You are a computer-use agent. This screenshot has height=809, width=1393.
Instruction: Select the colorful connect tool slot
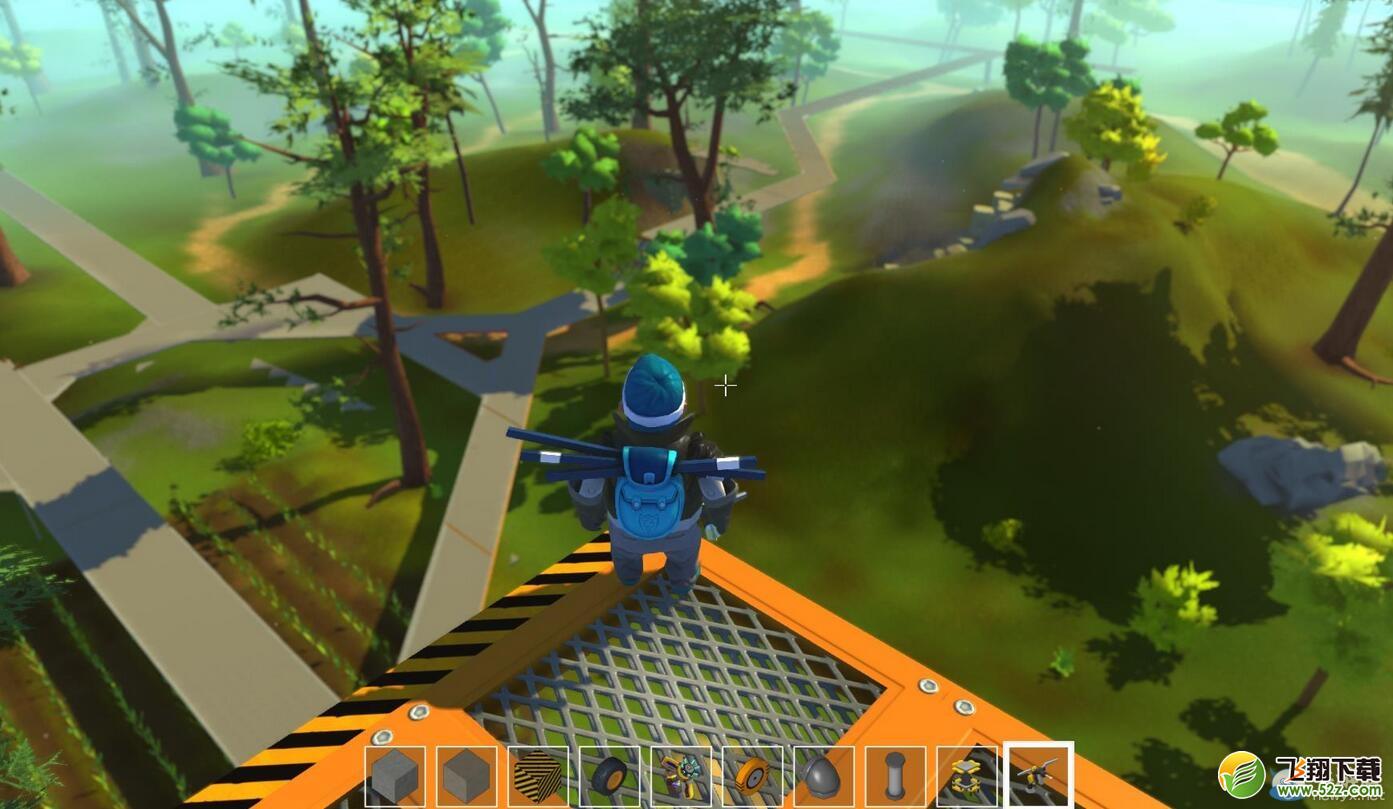point(681,776)
